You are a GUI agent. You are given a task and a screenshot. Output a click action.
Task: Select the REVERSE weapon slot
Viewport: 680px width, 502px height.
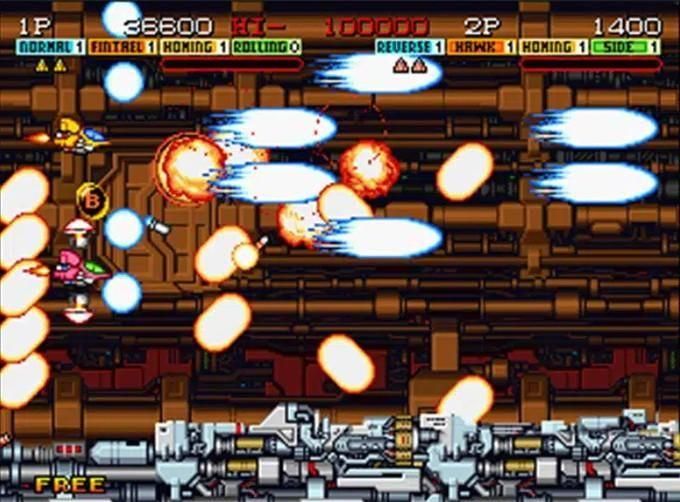point(410,47)
